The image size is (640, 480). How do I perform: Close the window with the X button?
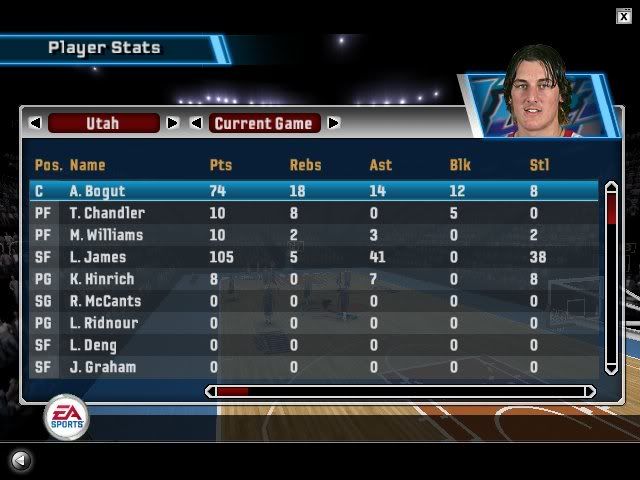pos(624,14)
